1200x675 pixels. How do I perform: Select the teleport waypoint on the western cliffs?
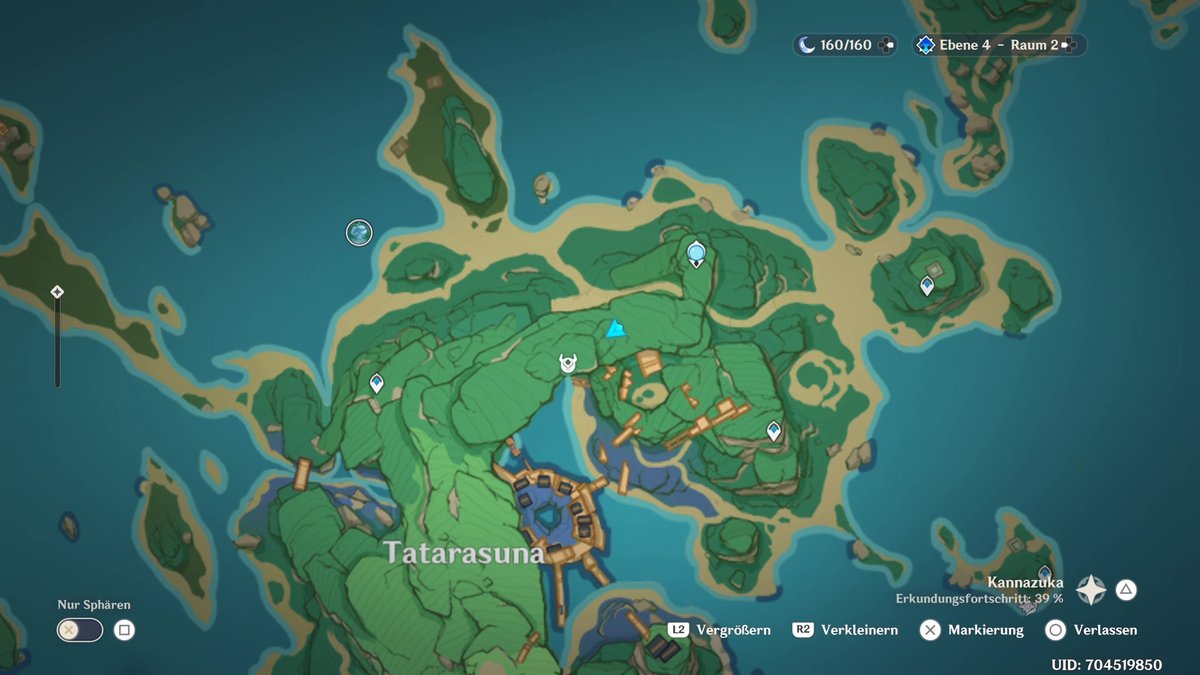tap(377, 382)
